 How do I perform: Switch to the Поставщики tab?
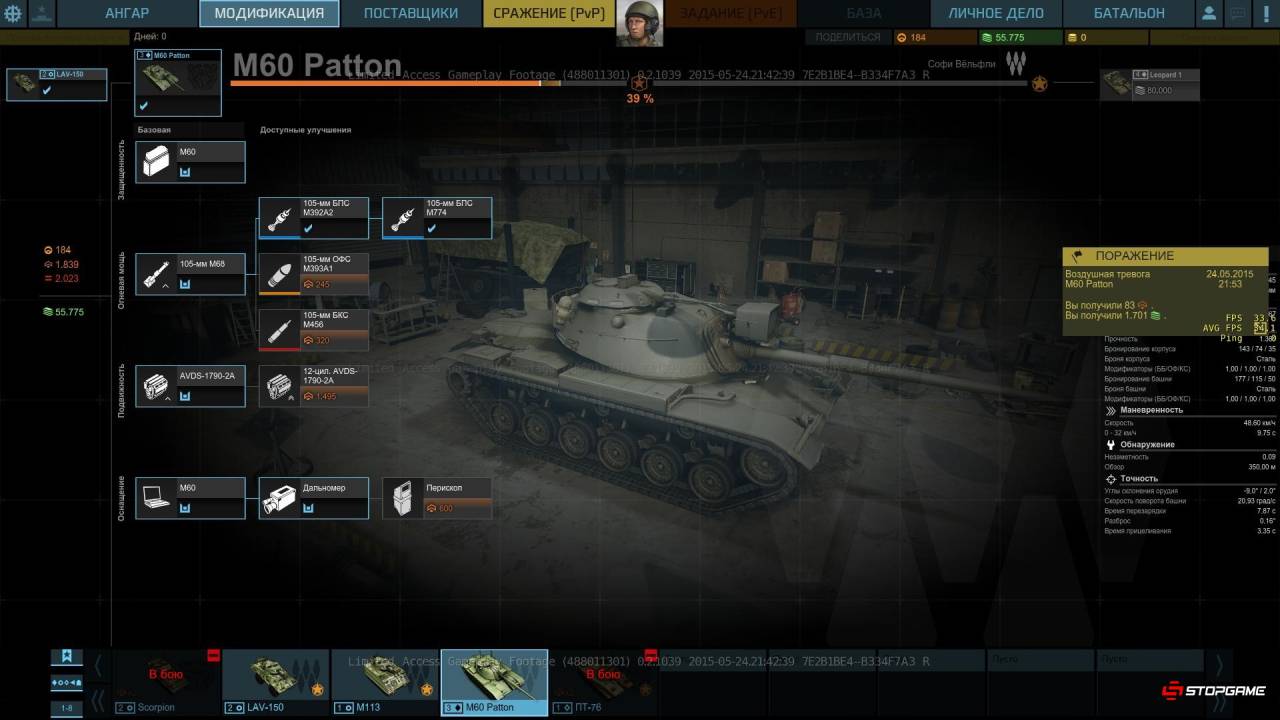[410, 13]
